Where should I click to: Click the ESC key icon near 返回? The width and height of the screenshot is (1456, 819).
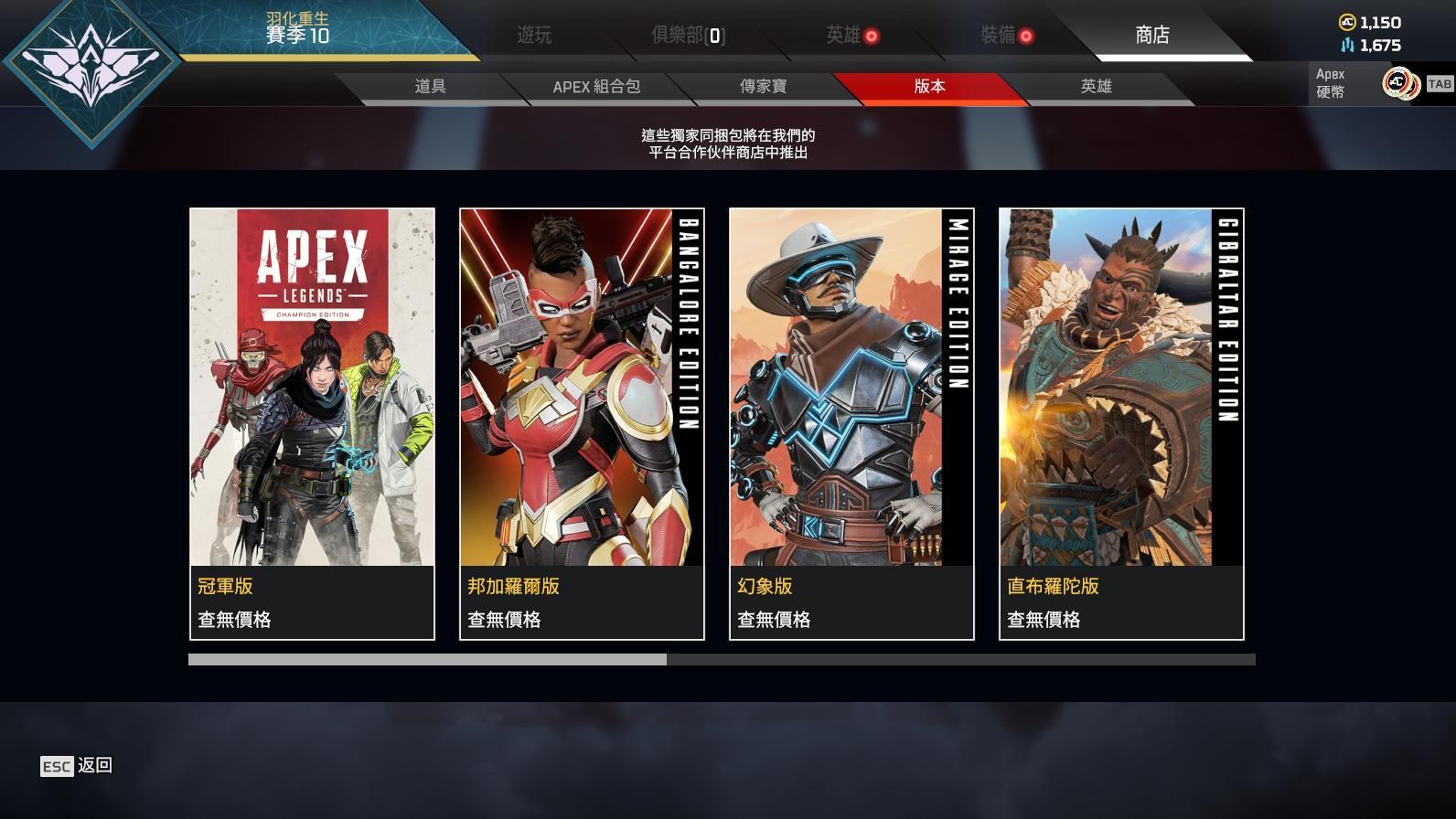[x=58, y=766]
